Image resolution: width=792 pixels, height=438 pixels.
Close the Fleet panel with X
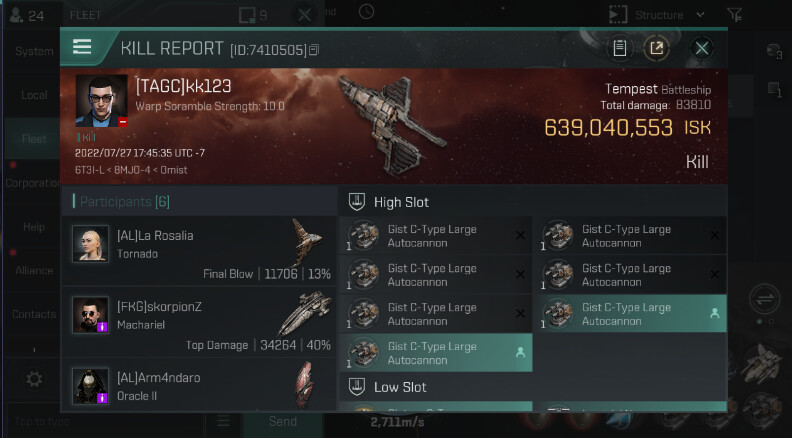305,15
